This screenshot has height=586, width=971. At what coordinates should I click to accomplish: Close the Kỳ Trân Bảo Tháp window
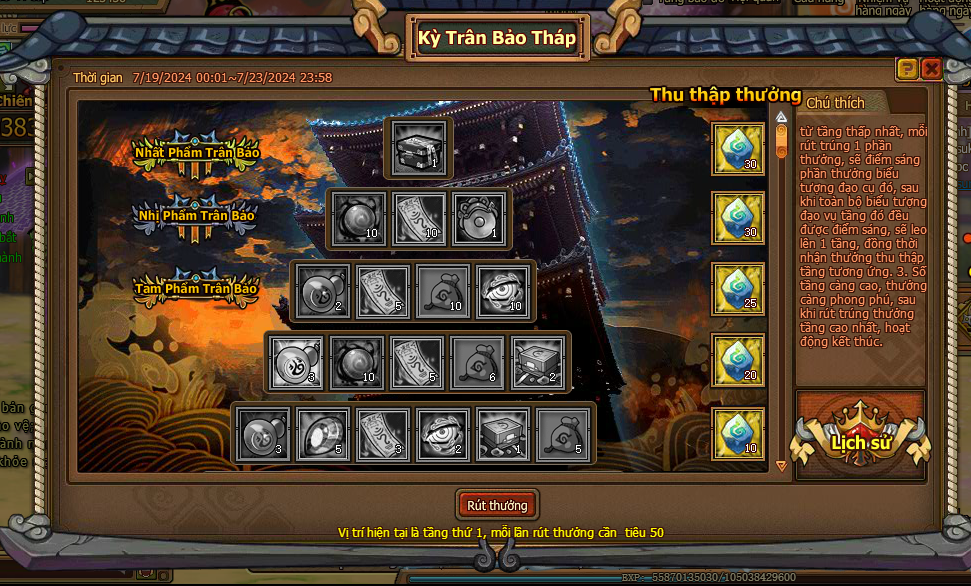(931, 69)
